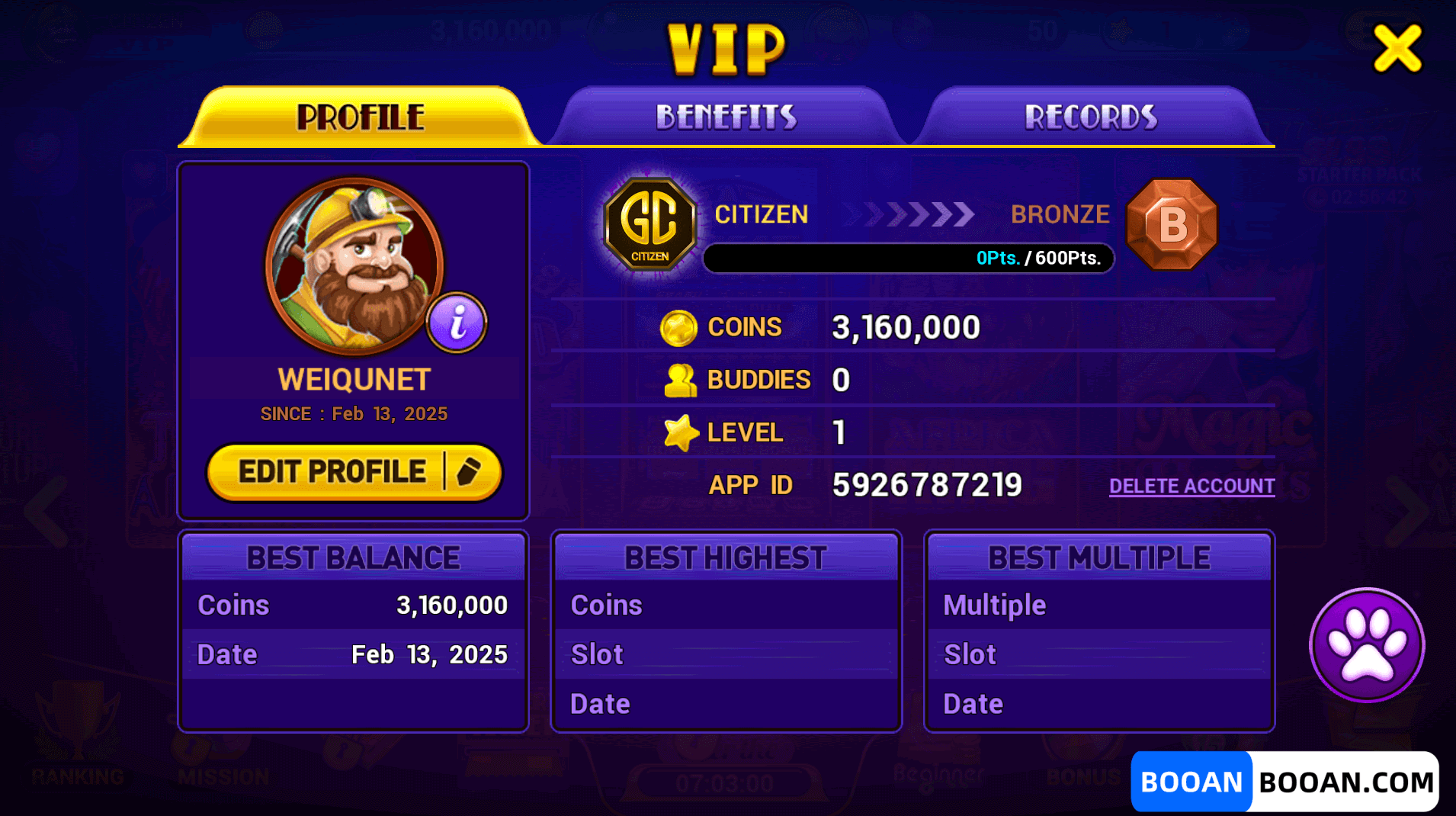Click the Delete Account link

(1191, 486)
